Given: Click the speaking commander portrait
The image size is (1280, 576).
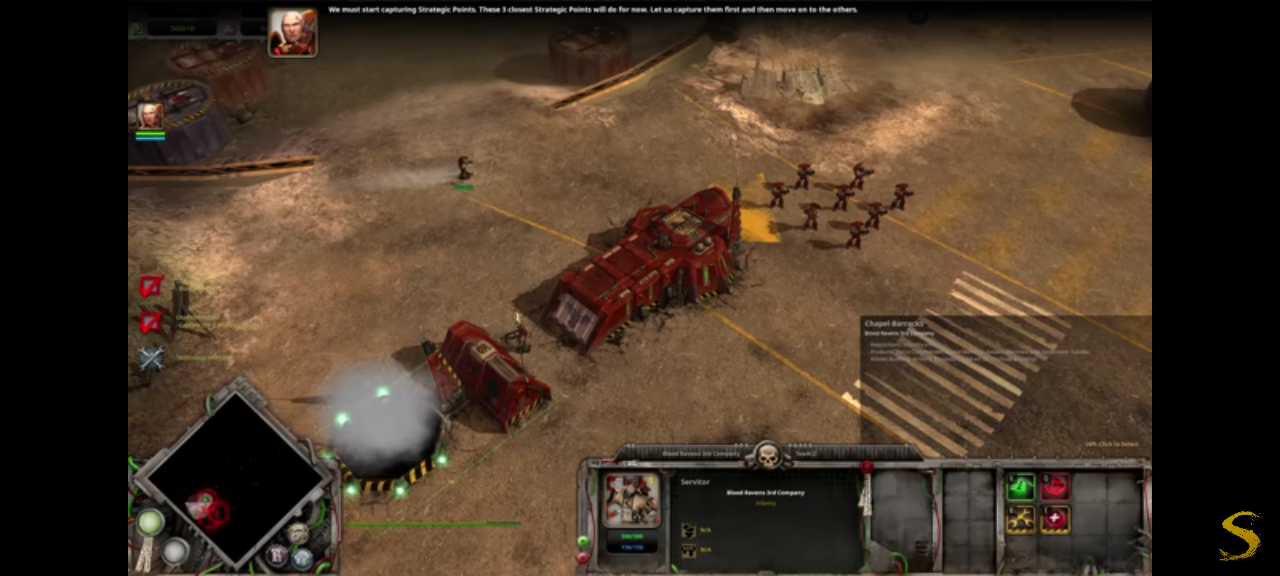Looking at the screenshot, I should pos(292,33).
